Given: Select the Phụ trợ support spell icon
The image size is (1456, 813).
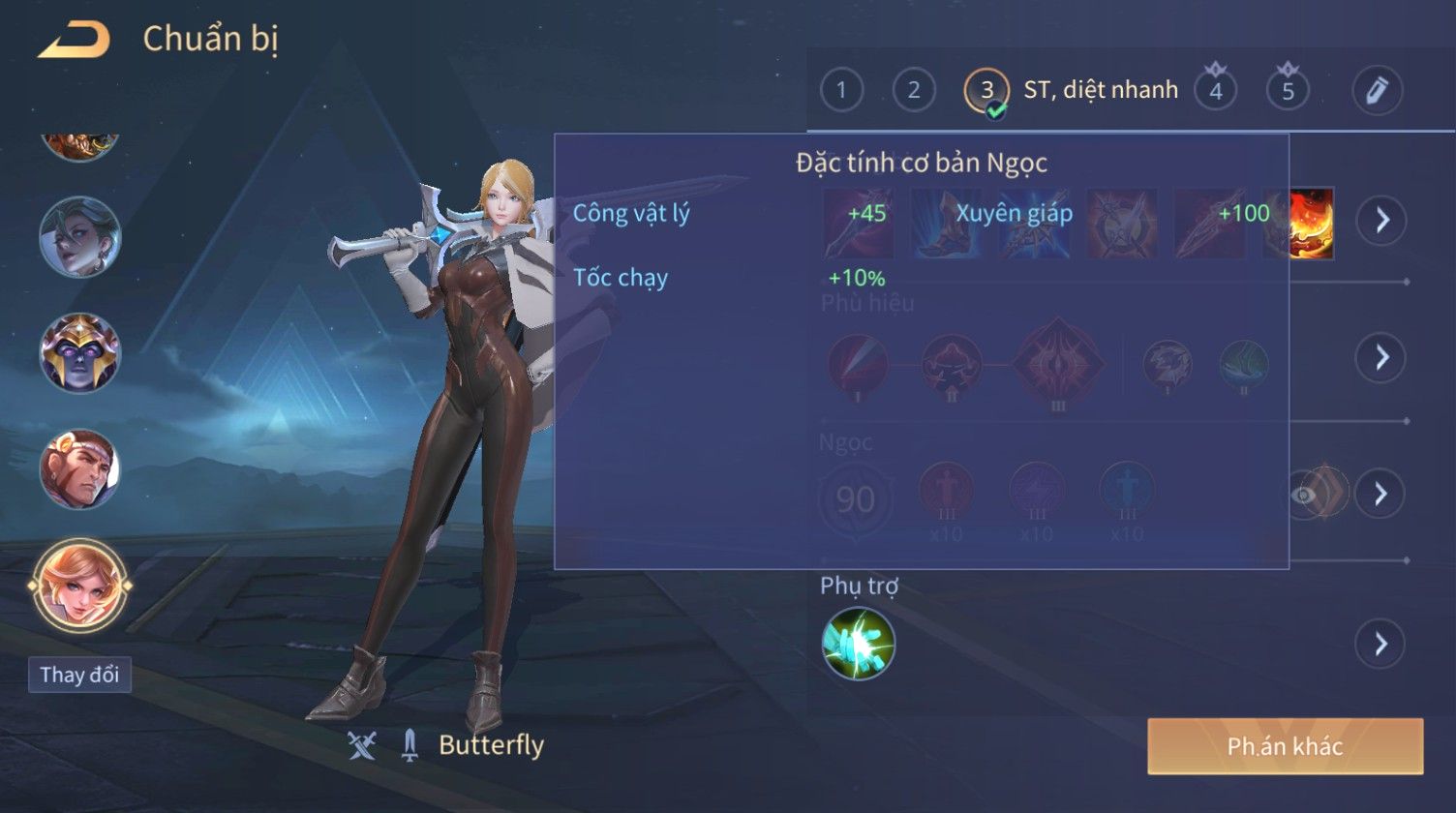Looking at the screenshot, I should tap(858, 644).
